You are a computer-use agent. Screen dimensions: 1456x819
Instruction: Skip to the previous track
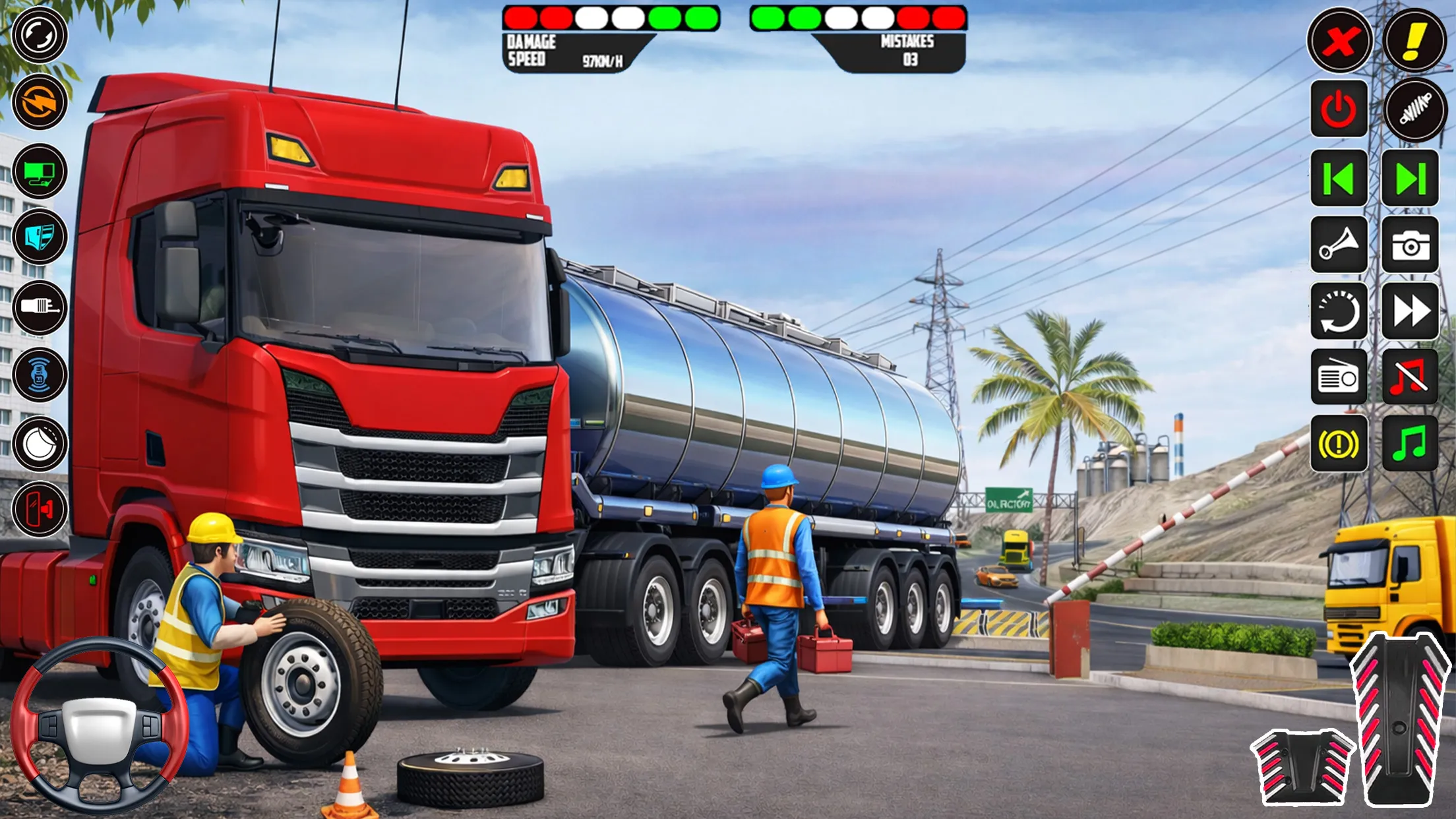pyautogui.click(x=1339, y=178)
